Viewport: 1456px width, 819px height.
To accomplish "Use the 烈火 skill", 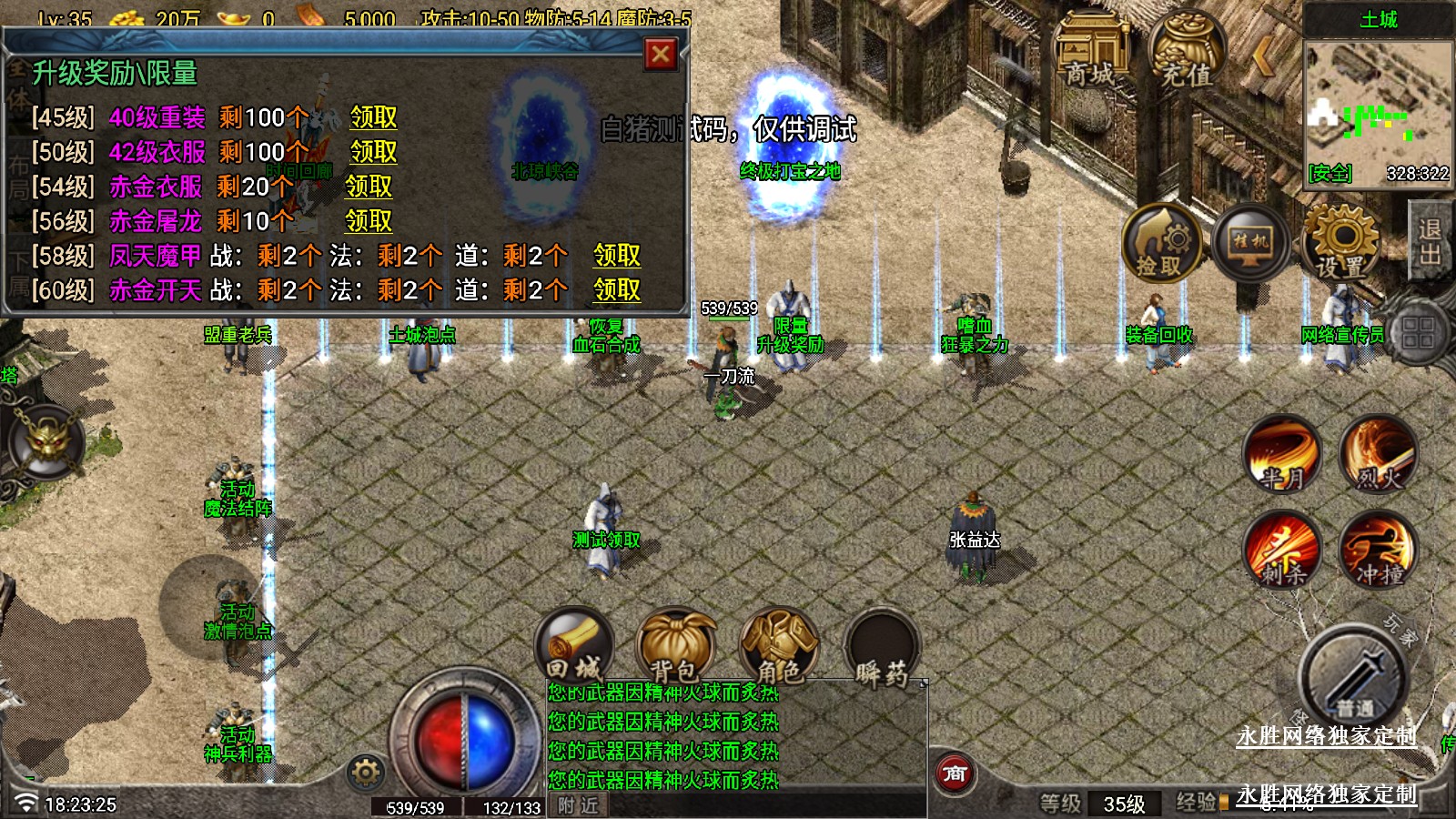I will click(1378, 453).
